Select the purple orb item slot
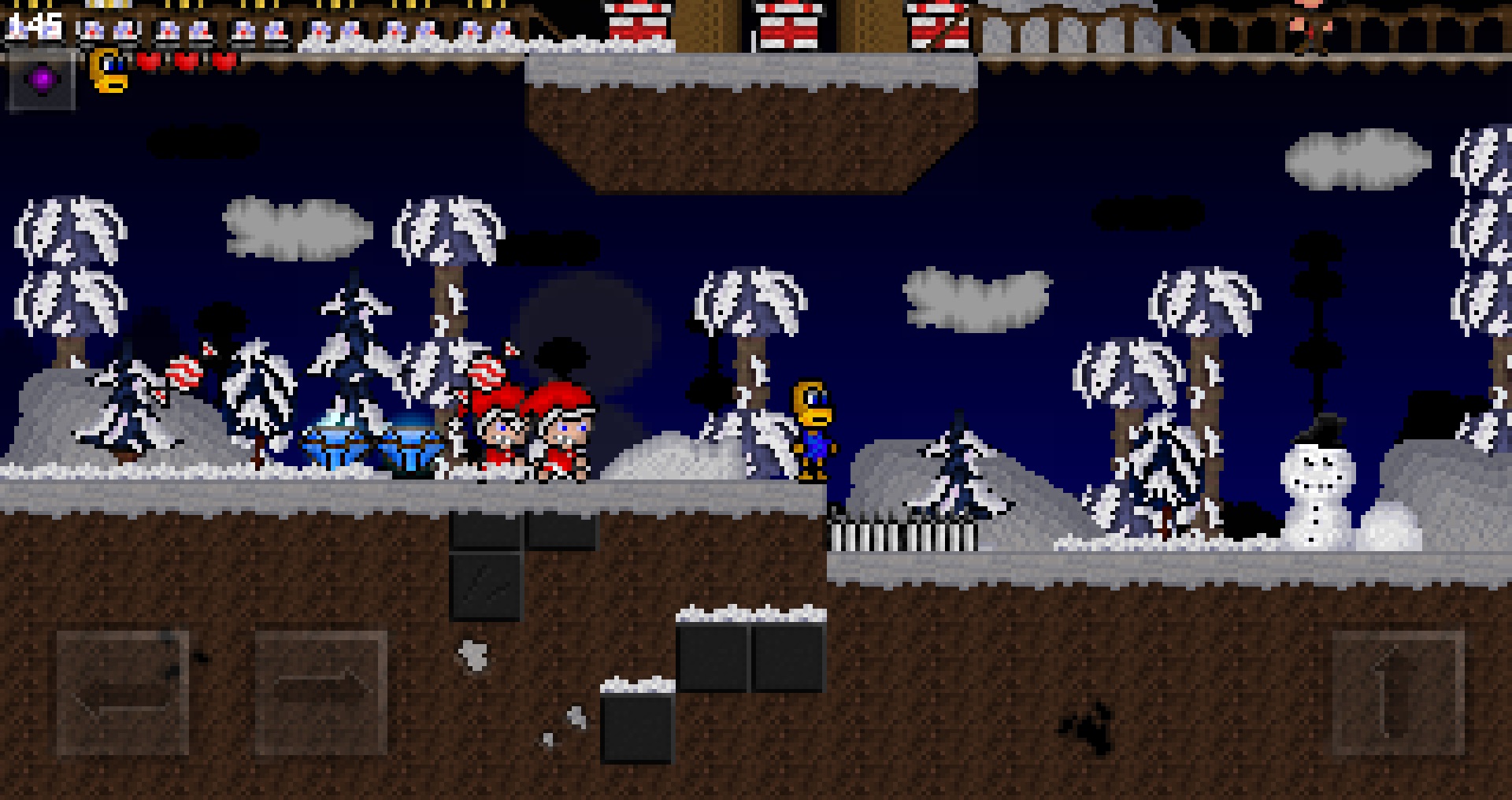 (x=42, y=80)
